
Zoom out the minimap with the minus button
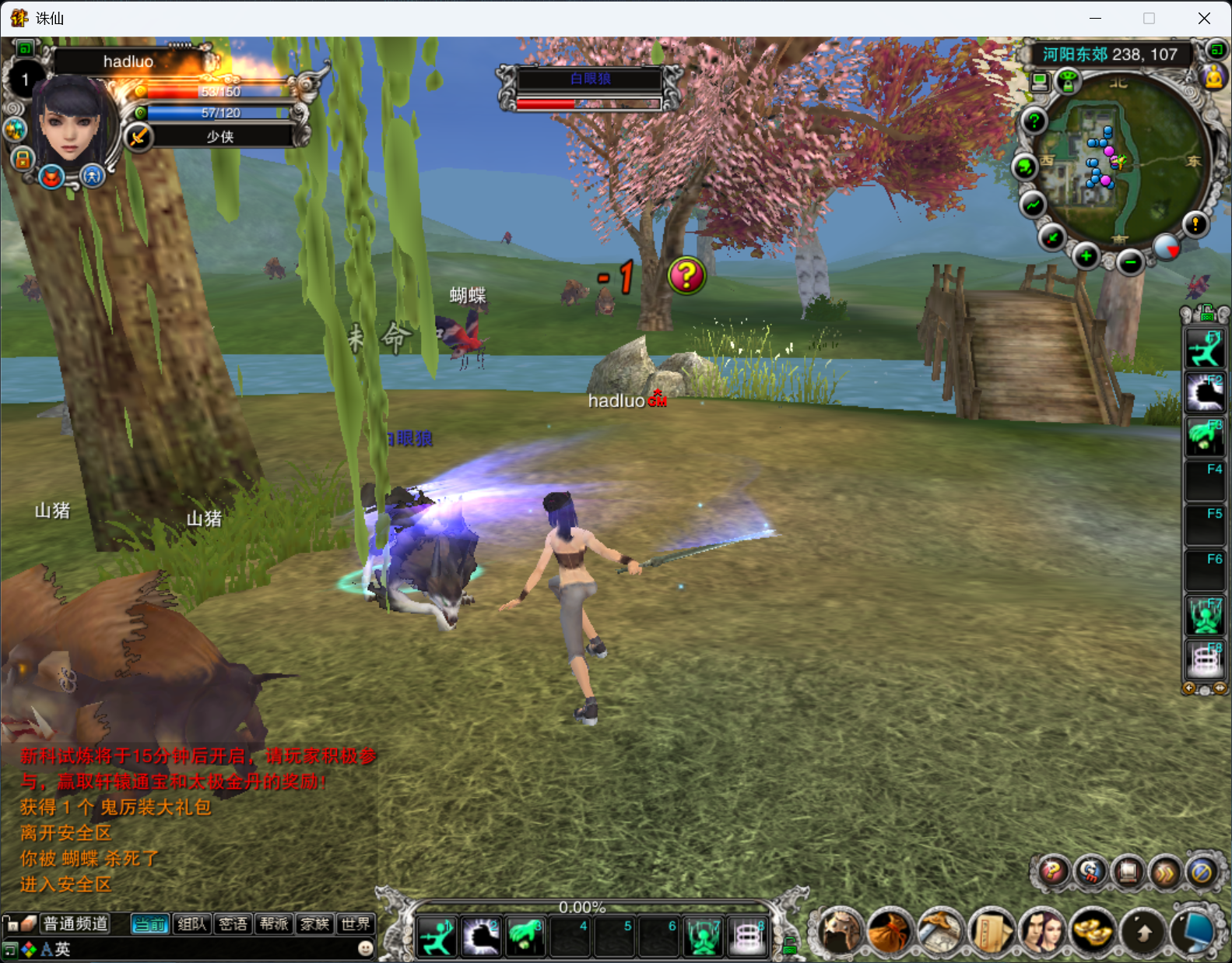tap(1130, 263)
